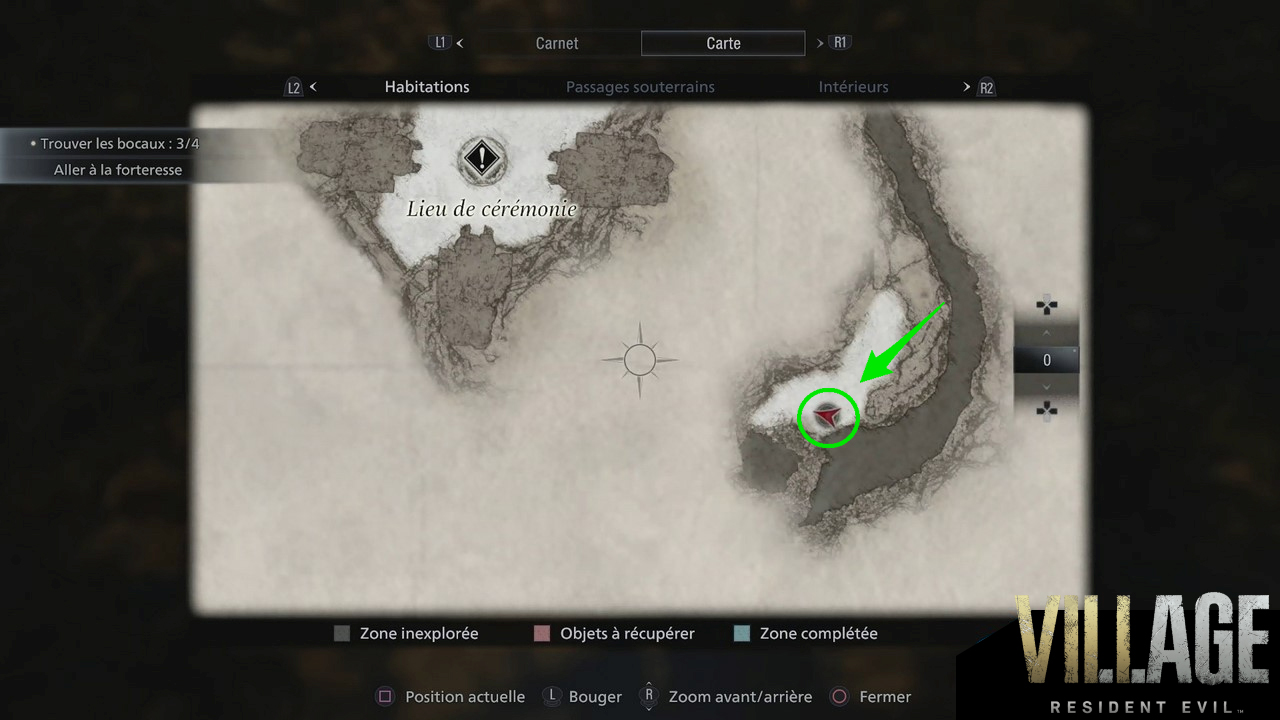Switch to the Carnet tab
The height and width of the screenshot is (720, 1280).
[x=556, y=44]
